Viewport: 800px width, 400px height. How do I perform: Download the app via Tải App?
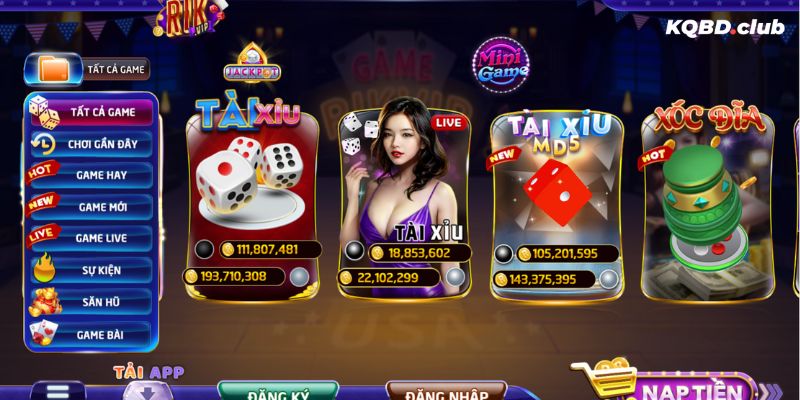pos(148,383)
